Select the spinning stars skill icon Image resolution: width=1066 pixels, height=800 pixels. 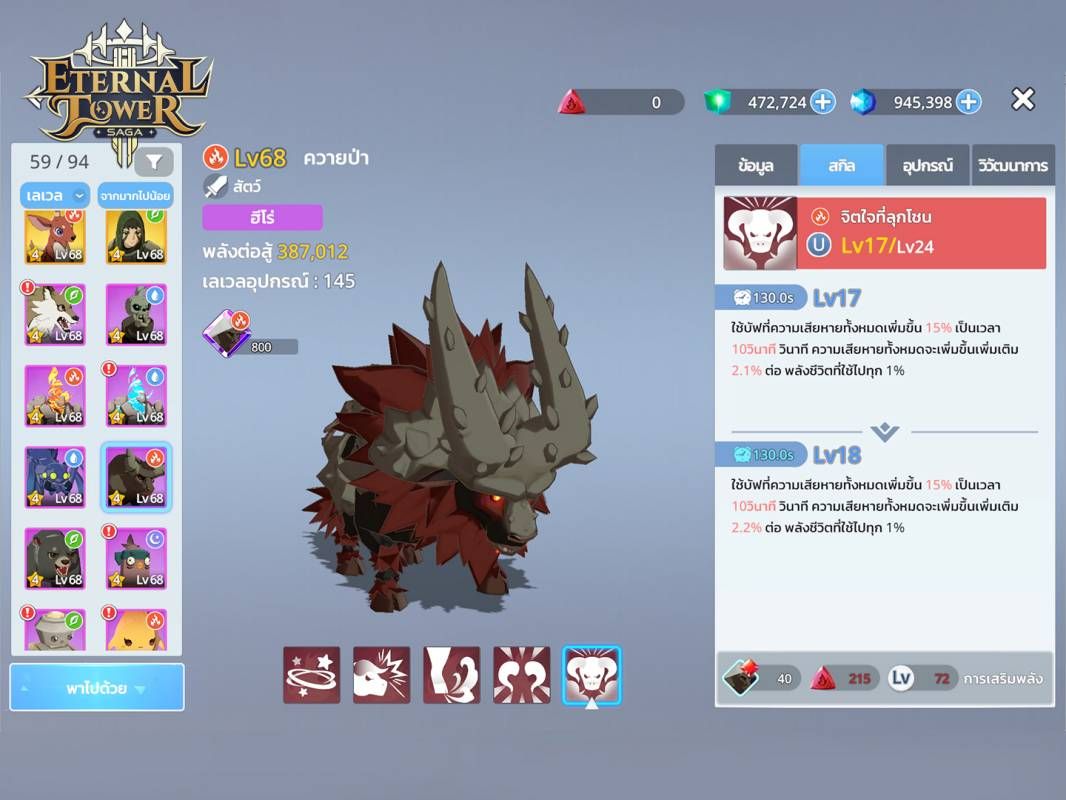[311, 674]
